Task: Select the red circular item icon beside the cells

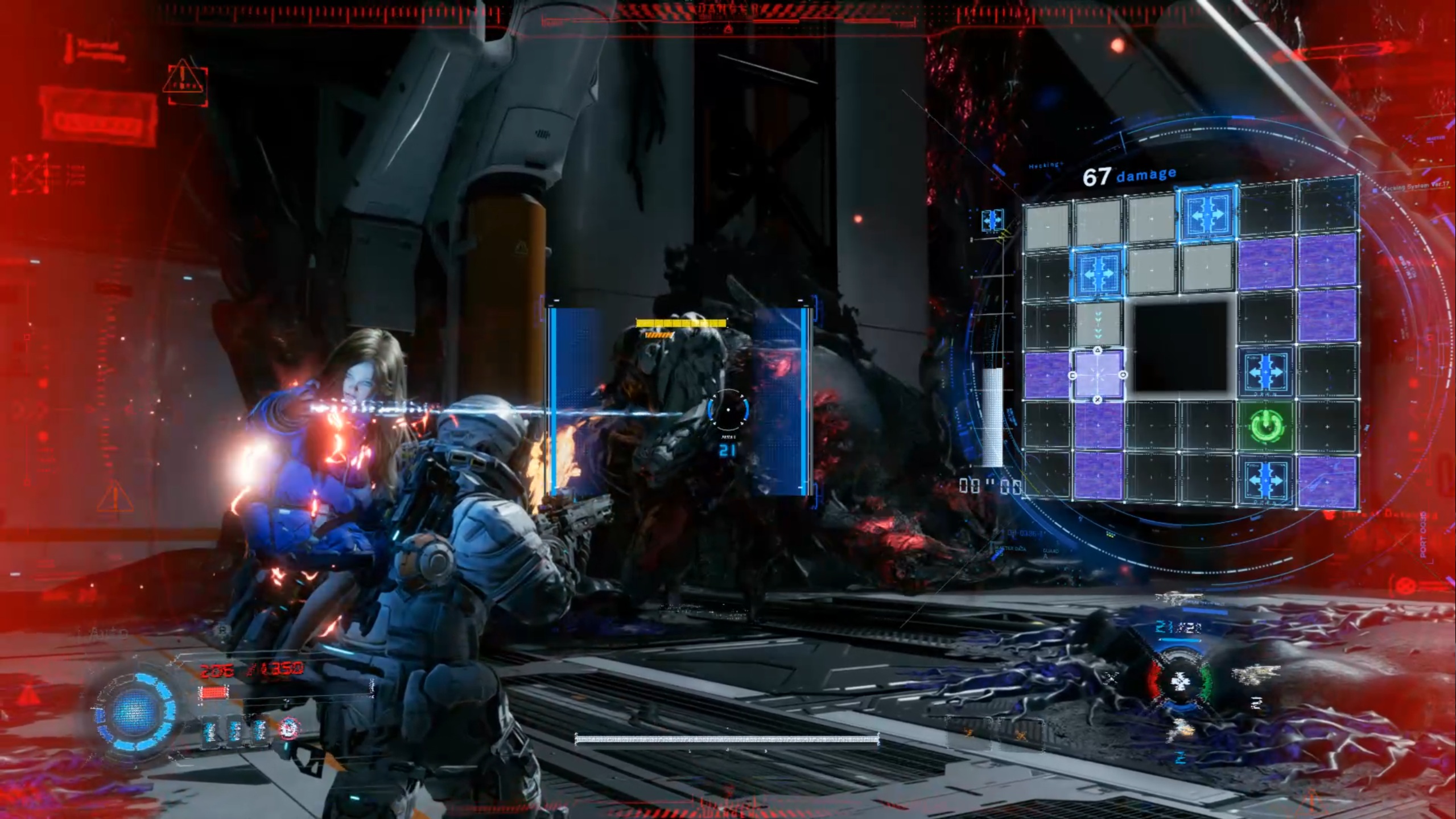Action: (x=290, y=729)
